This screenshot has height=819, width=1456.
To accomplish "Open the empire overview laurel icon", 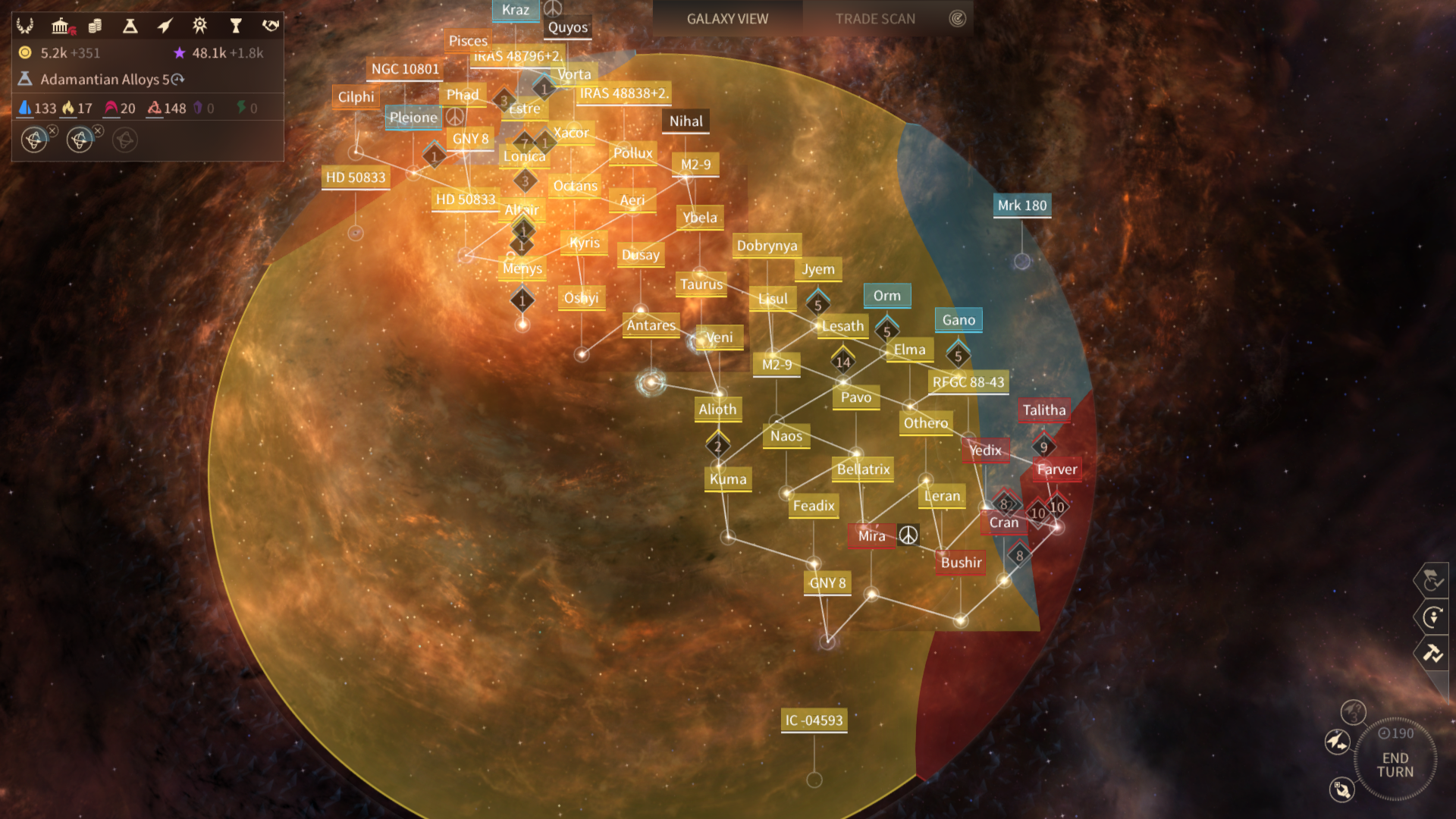I will click(25, 26).
